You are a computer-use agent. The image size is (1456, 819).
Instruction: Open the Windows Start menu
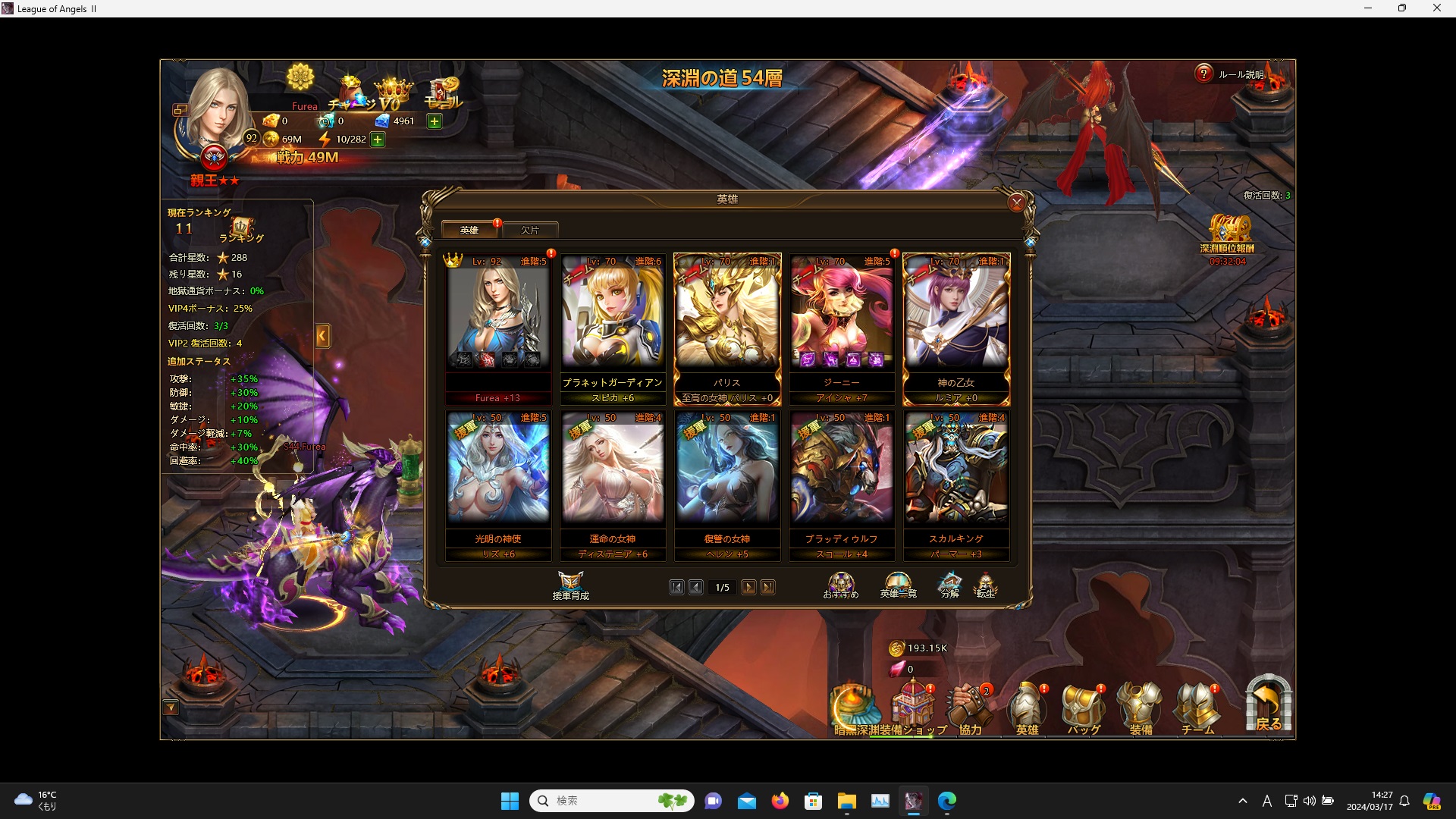tap(510, 801)
